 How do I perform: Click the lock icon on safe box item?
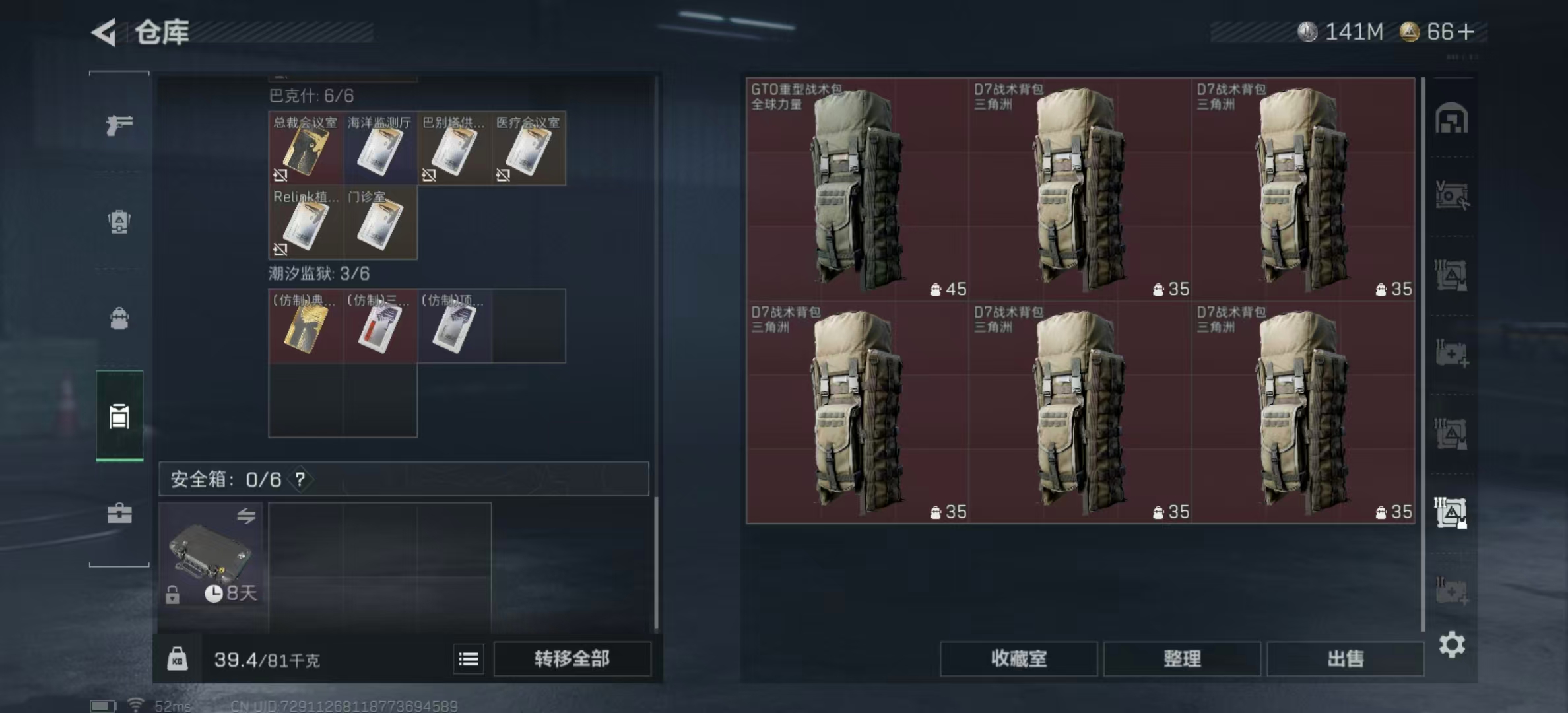tap(173, 596)
